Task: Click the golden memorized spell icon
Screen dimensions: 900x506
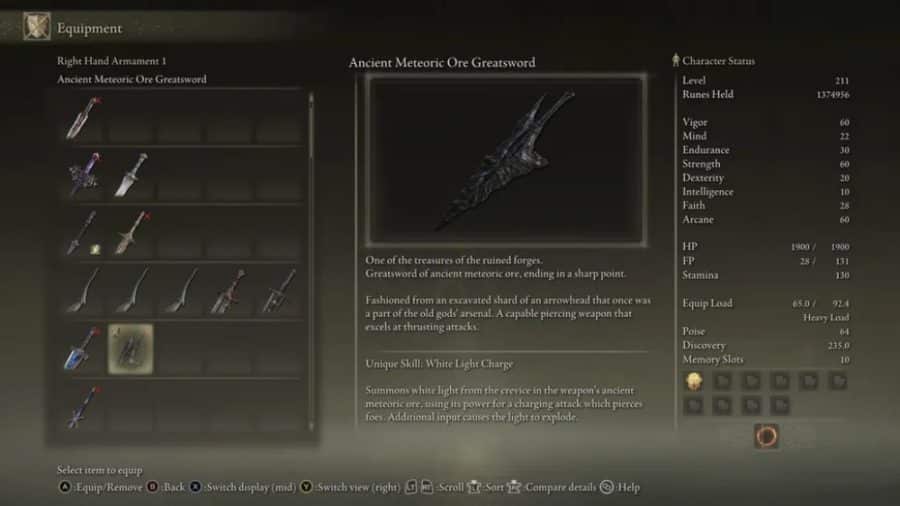Action: [693, 380]
